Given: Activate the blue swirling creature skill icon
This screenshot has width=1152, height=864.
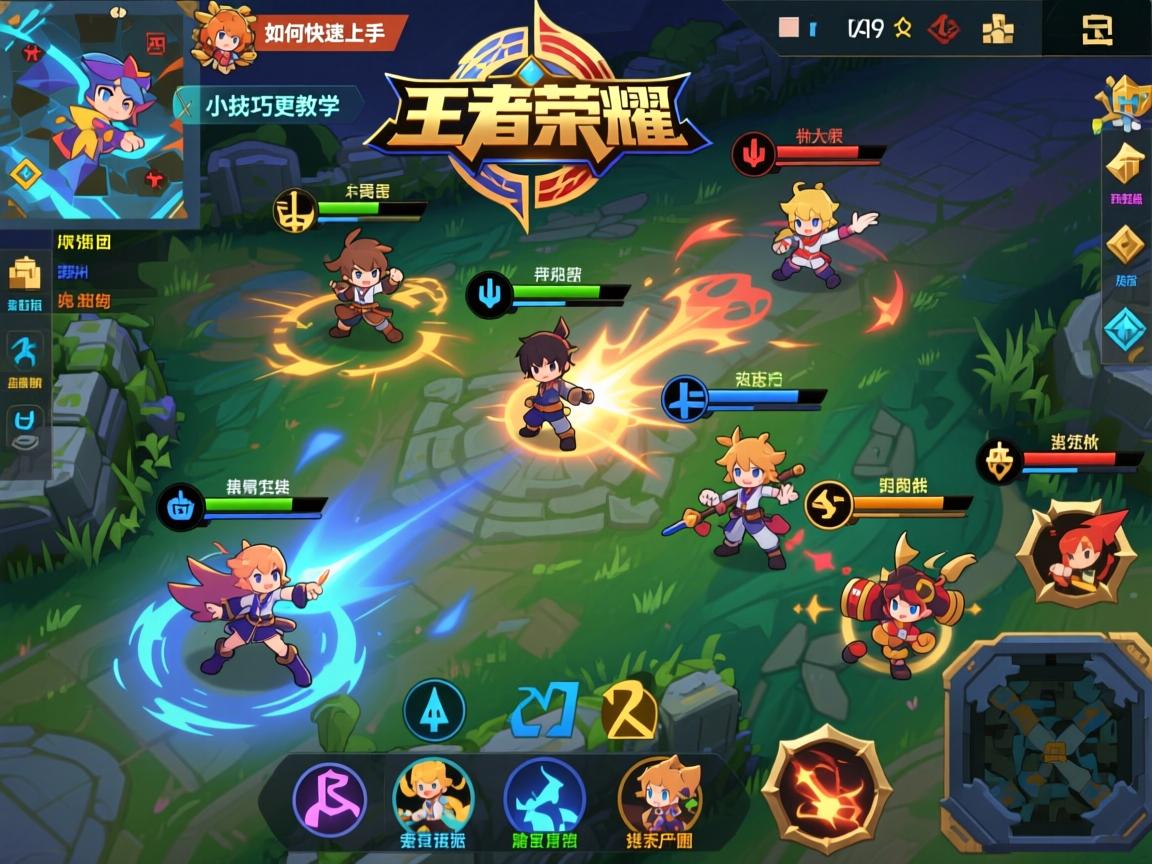Looking at the screenshot, I should click(544, 797).
